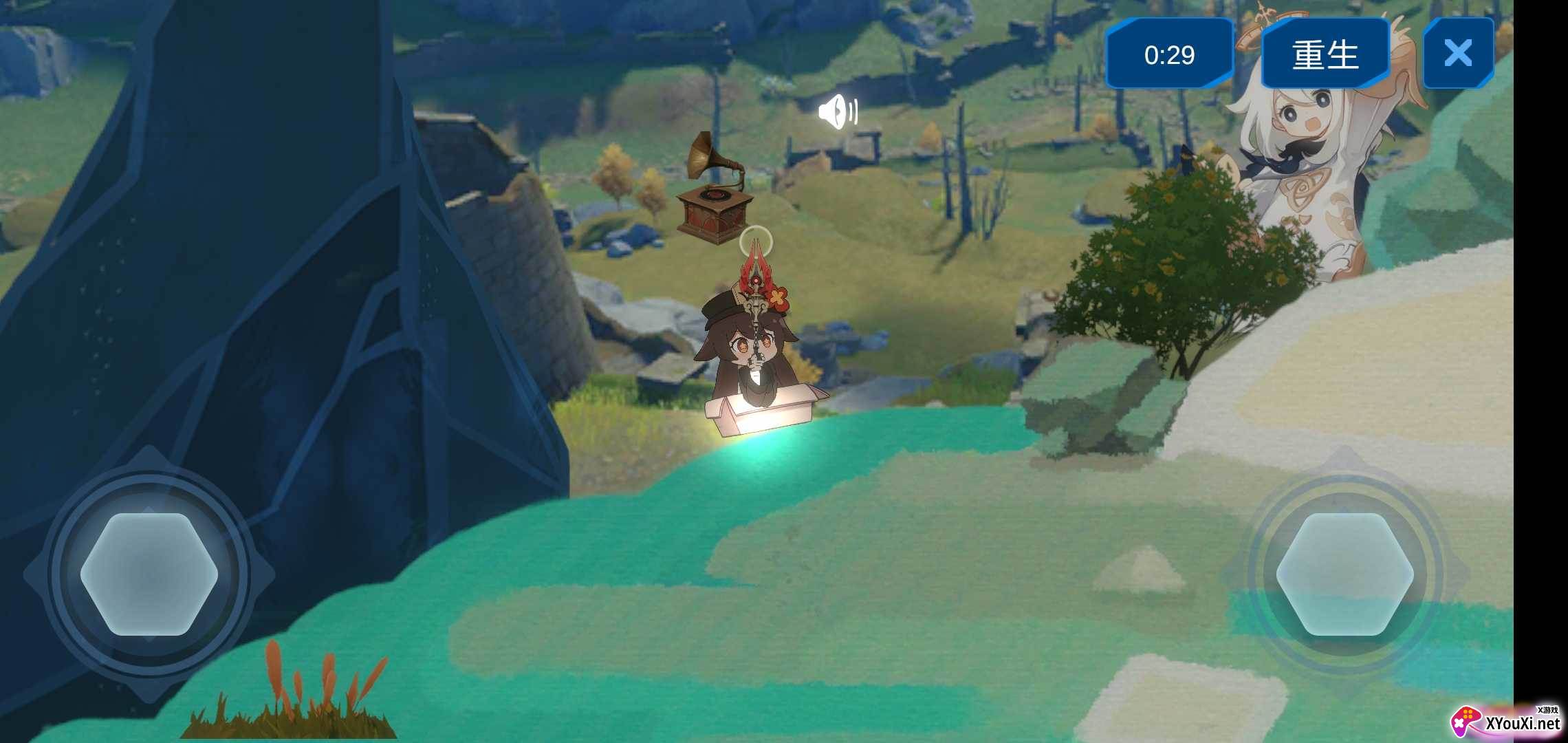Tap the right hexagonal action button
The width and height of the screenshot is (1568, 743).
tap(1344, 574)
